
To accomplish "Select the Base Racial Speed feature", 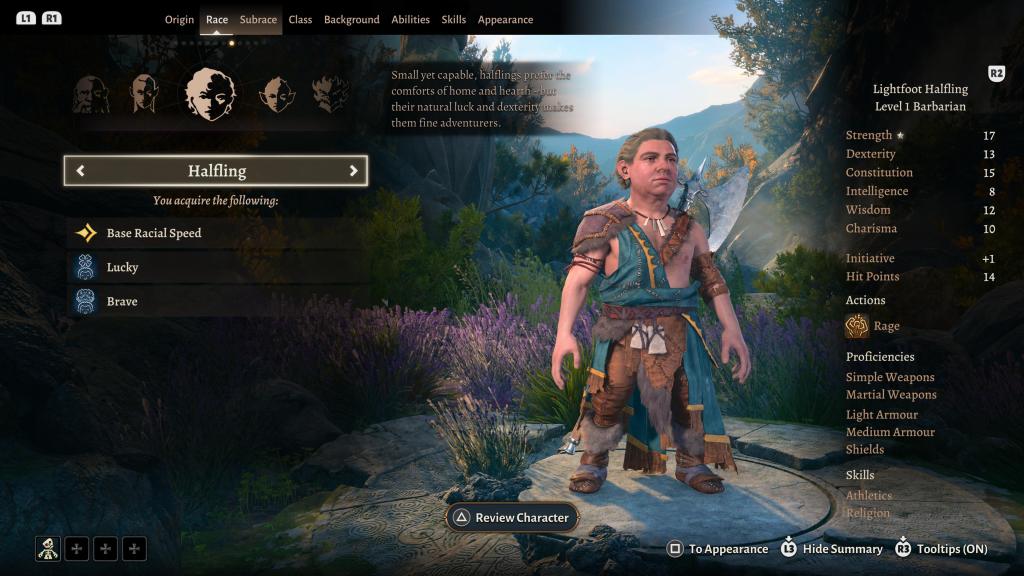I will 154,233.
